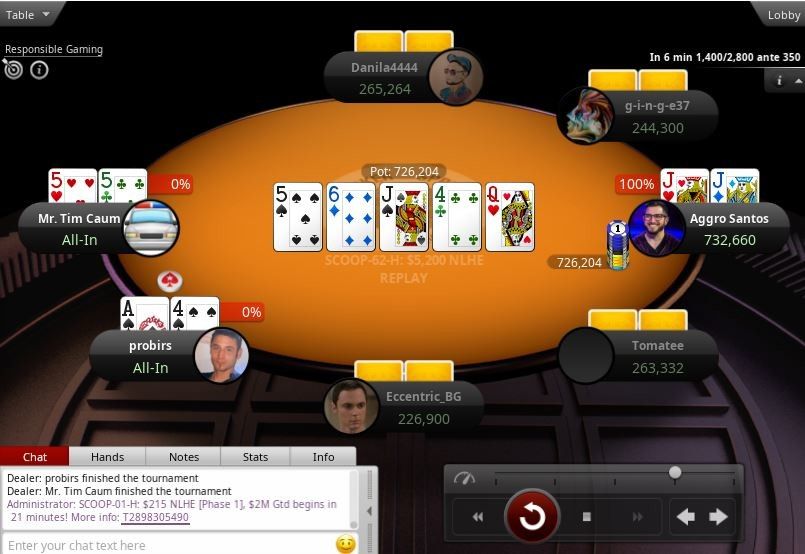Follow the T2898305490 tournament link
This screenshot has height=554, width=805.
(154, 517)
